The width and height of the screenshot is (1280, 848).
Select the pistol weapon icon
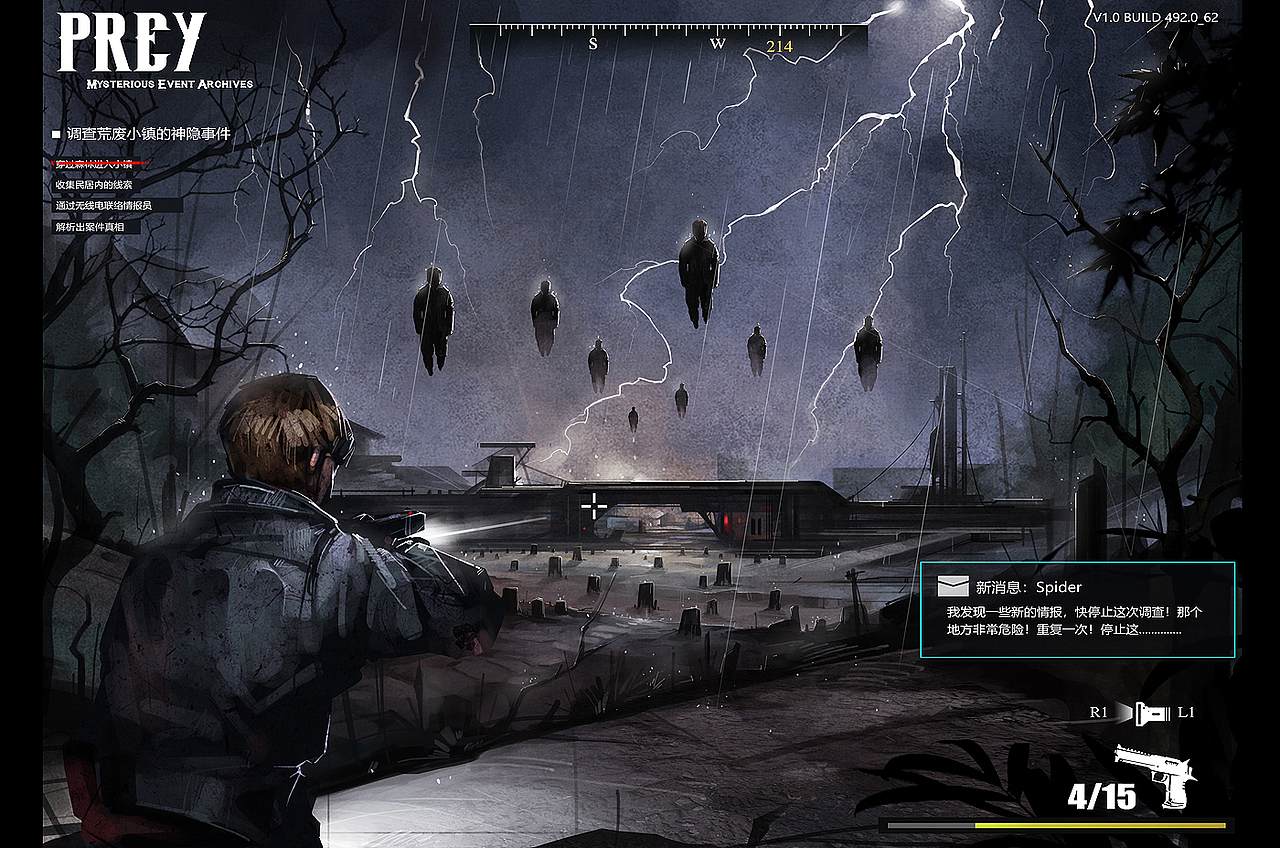click(1162, 773)
